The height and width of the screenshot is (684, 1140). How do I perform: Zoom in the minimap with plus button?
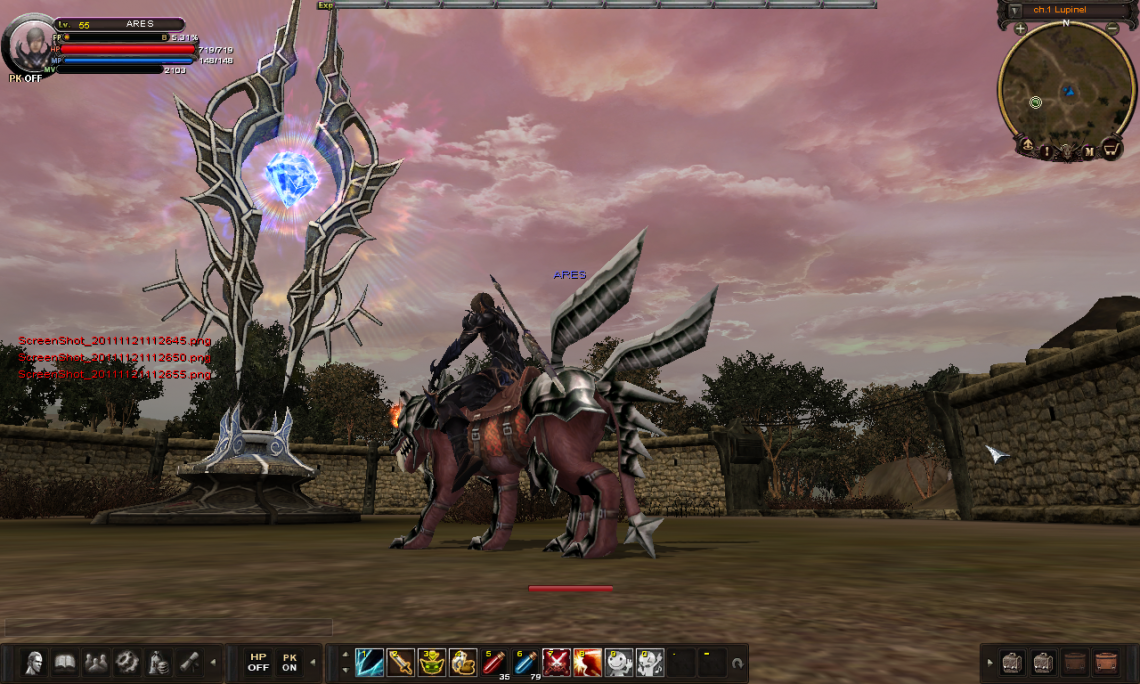click(x=1020, y=29)
